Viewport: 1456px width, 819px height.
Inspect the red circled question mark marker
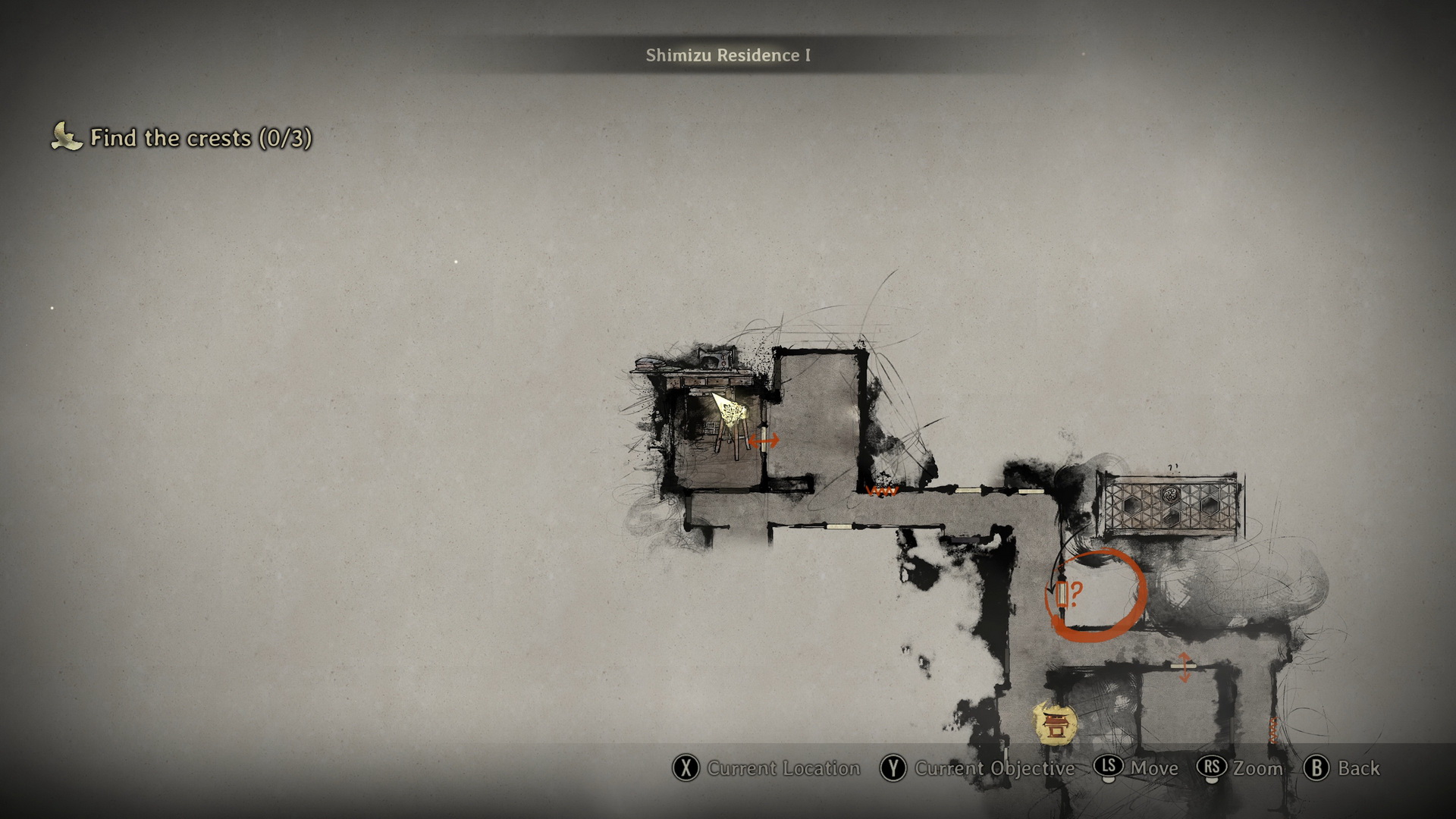pyautogui.click(x=1097, y=595)
